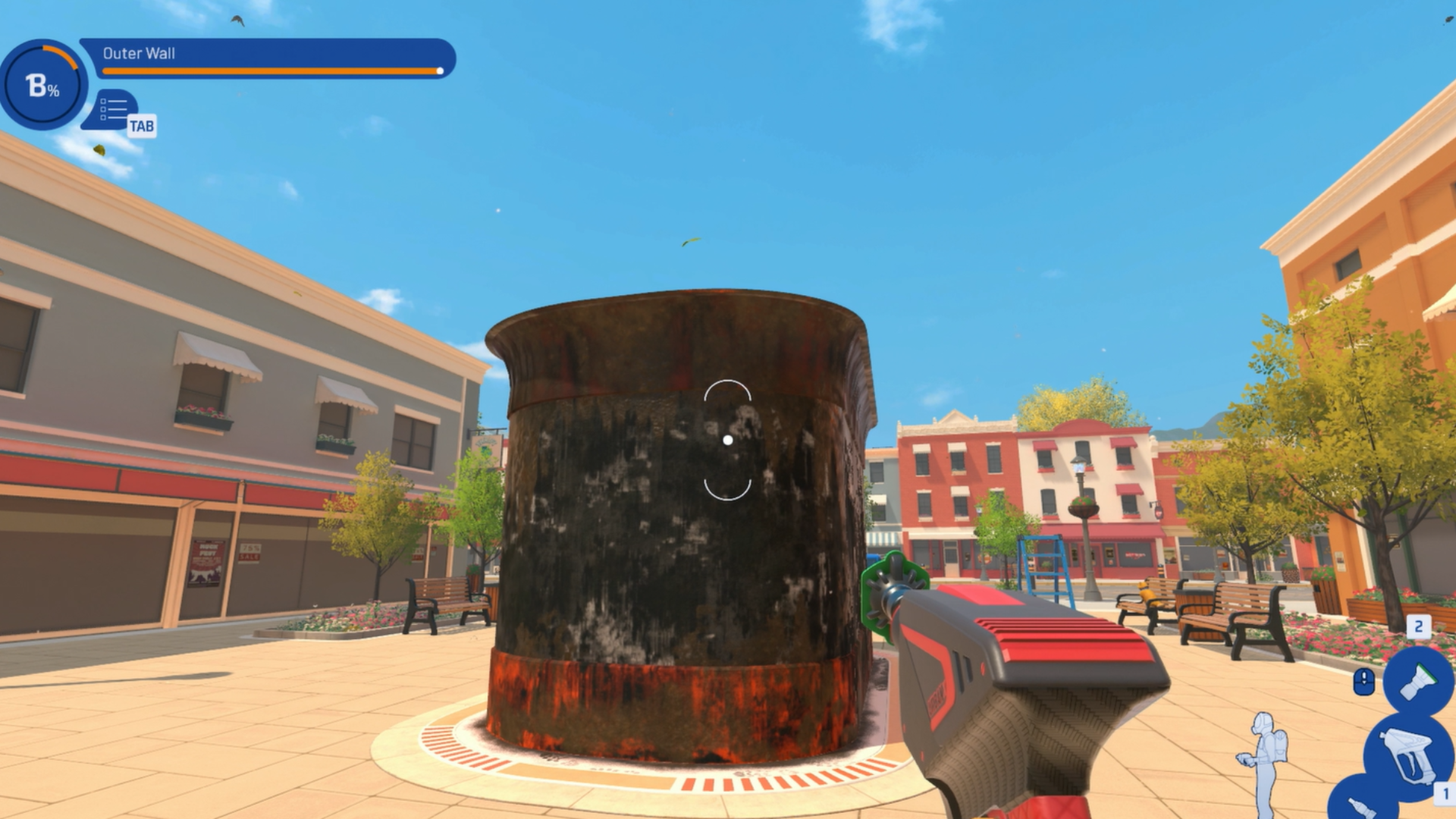Select the green spray nozzle icon
The image size is (1456, 819).
(1417, 680)
